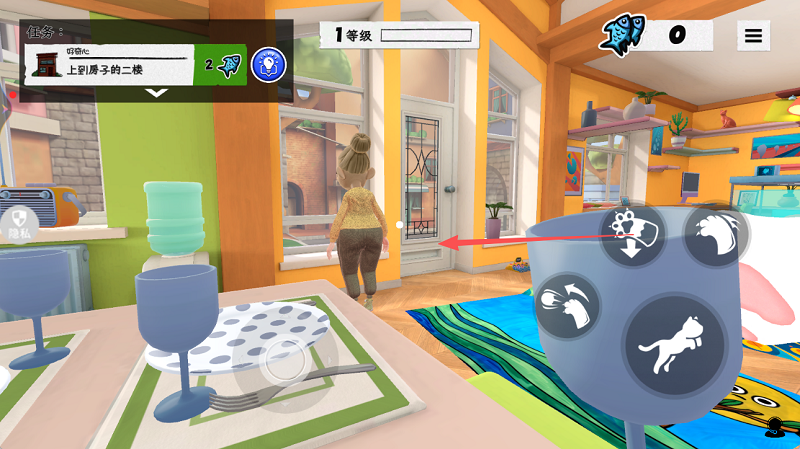Use the paw grab-and-drop action
Screen dimensions: 800x449
(x=633, y=233)
